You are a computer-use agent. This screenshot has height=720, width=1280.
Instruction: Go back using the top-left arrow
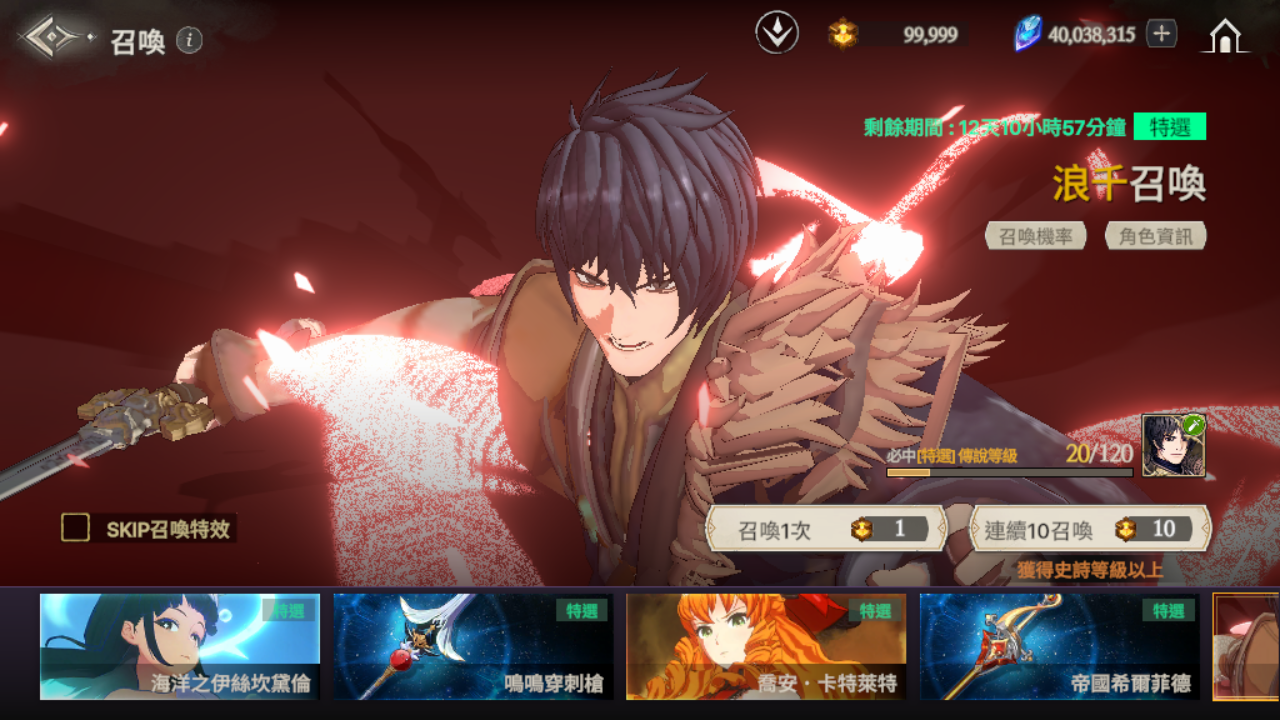click(54, 38)
